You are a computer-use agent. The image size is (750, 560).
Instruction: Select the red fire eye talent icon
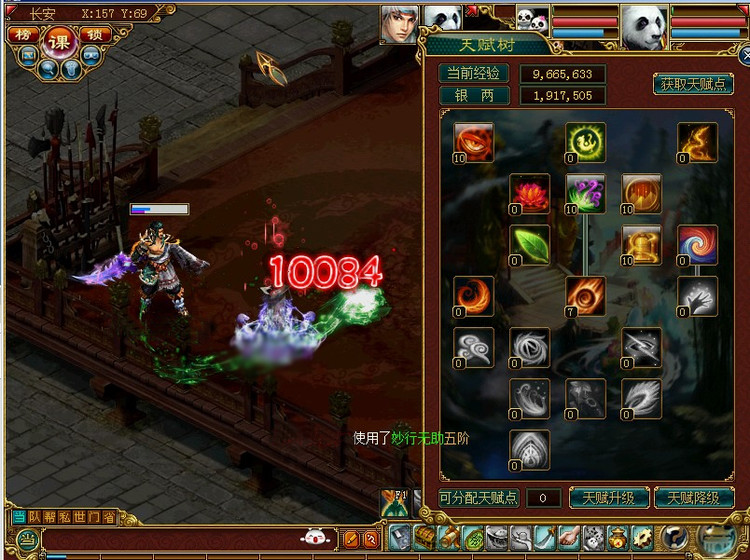(x=472, y=141)
